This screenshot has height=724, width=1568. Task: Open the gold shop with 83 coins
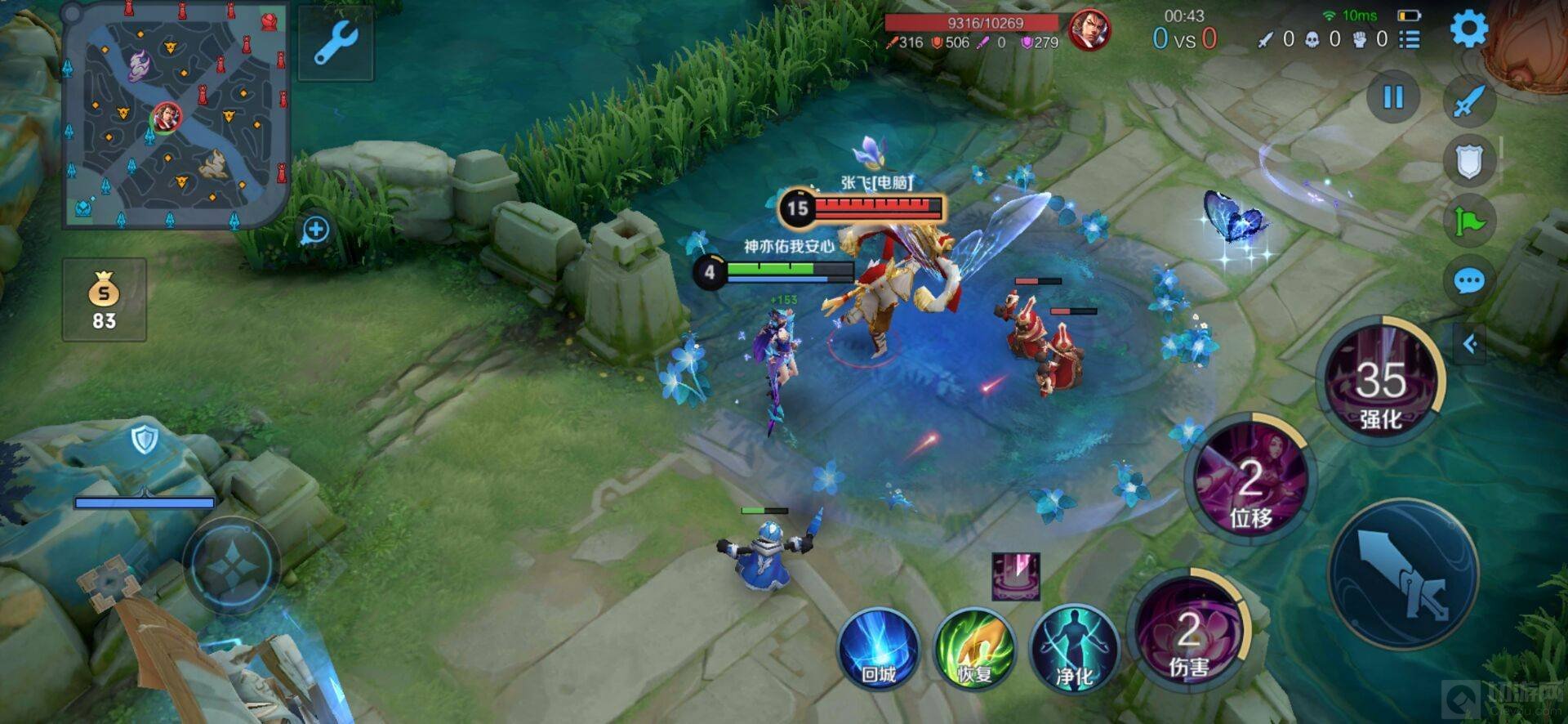tap(105, 300)
